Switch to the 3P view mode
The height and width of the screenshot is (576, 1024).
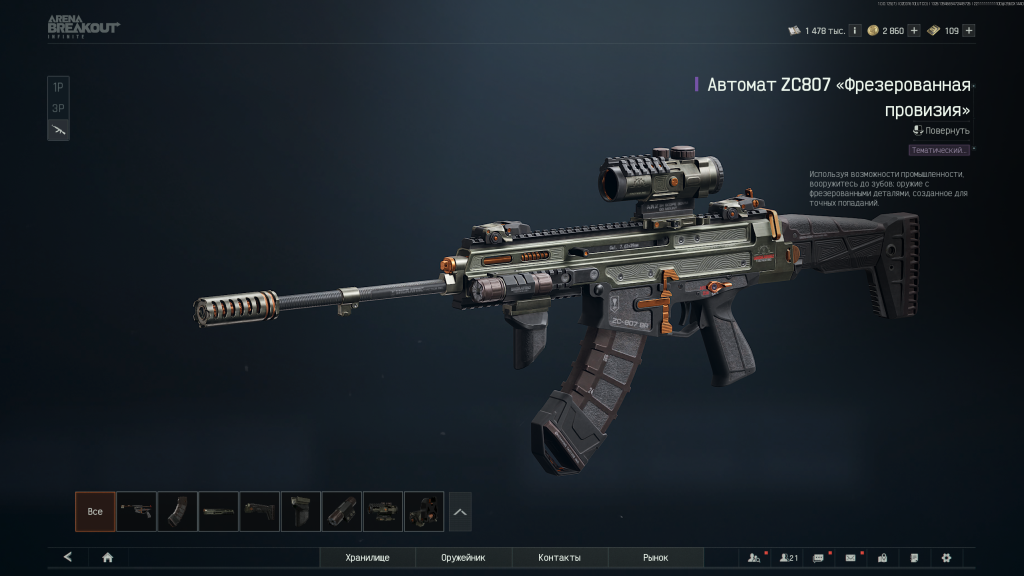point(58,108)
